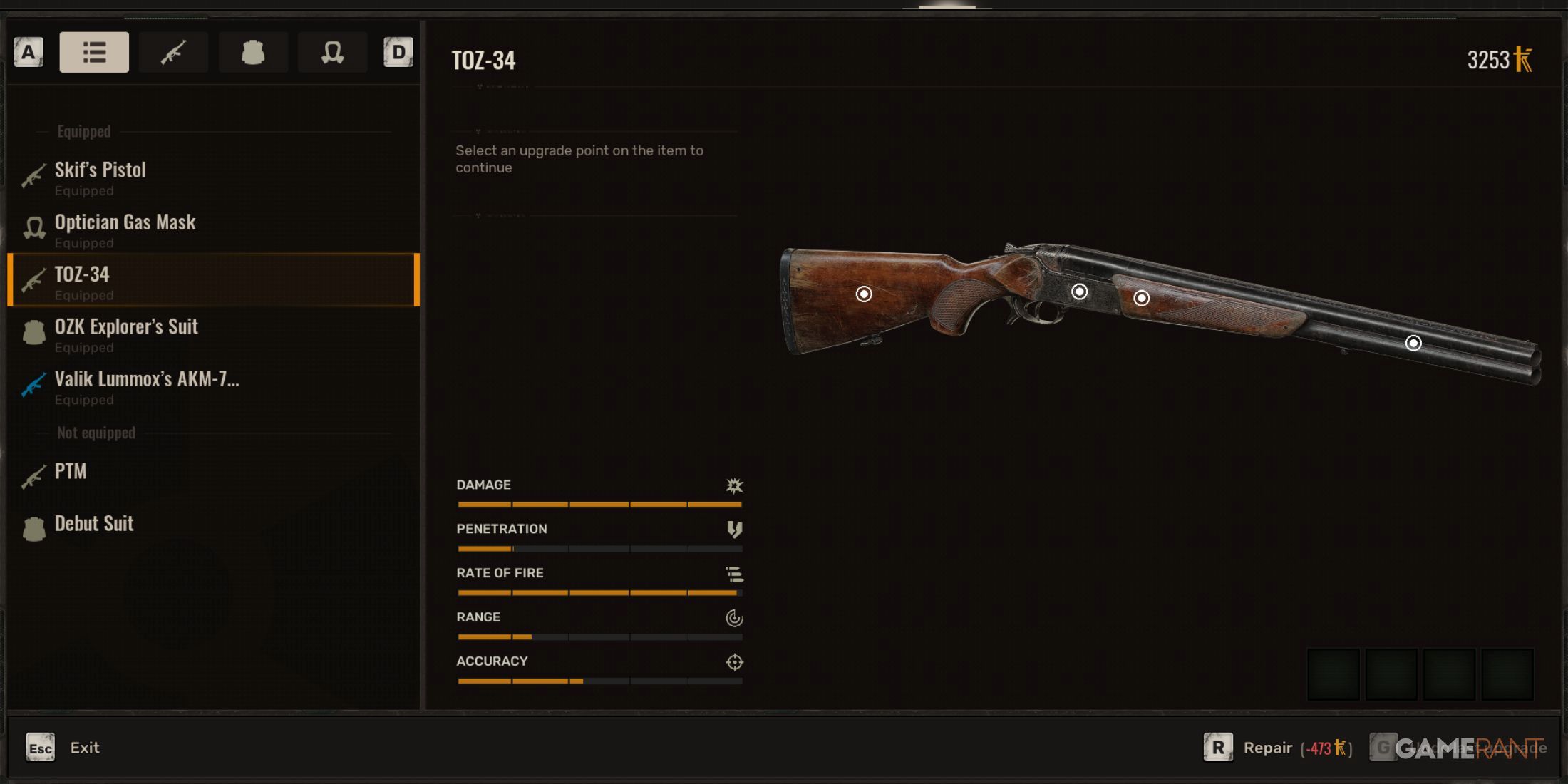Show the body armor filter tab
Image resolution: width=1568 pixels, height=784 pixels.
pos(253,52)
